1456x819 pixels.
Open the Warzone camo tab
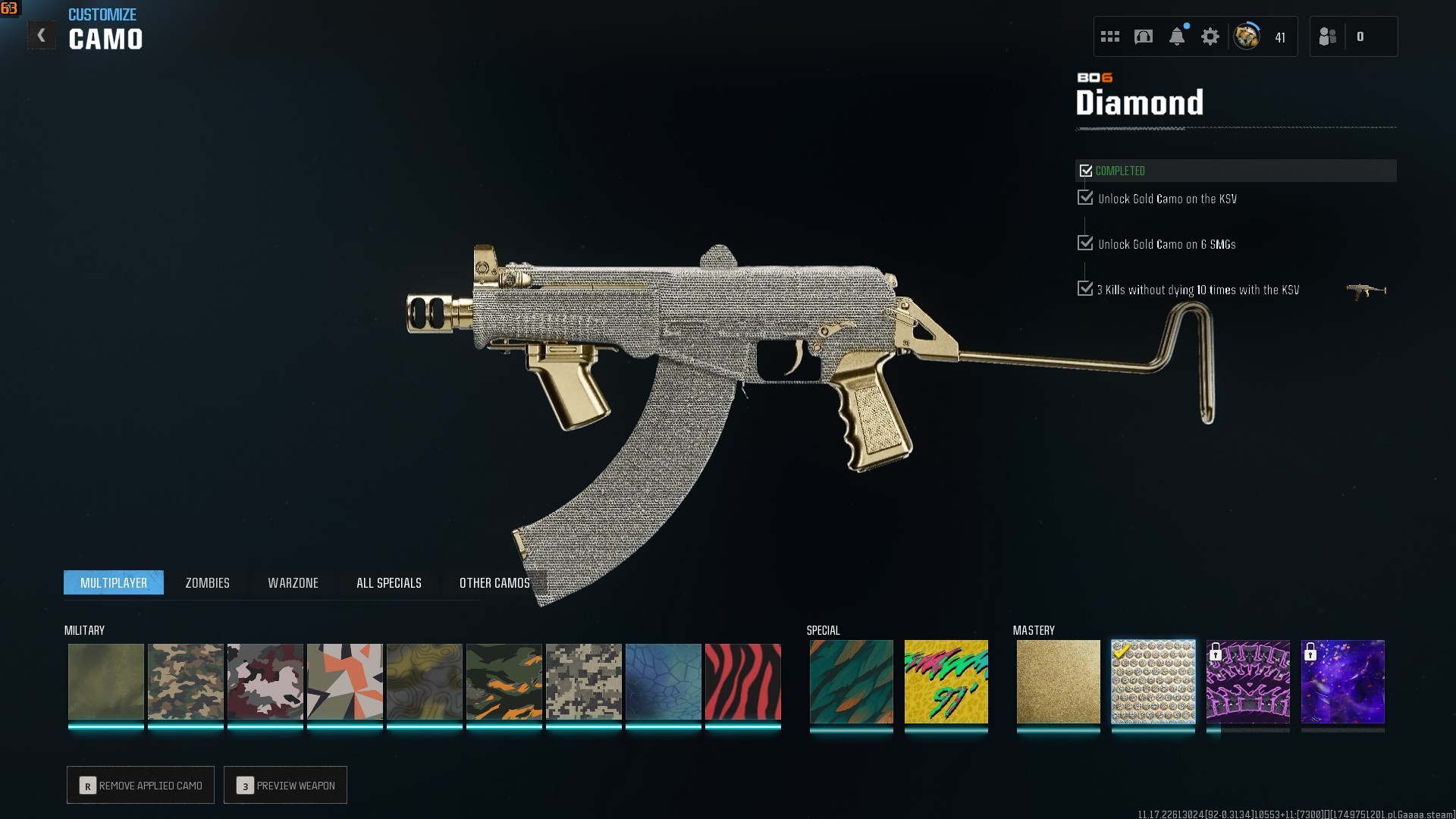(293, 582)
